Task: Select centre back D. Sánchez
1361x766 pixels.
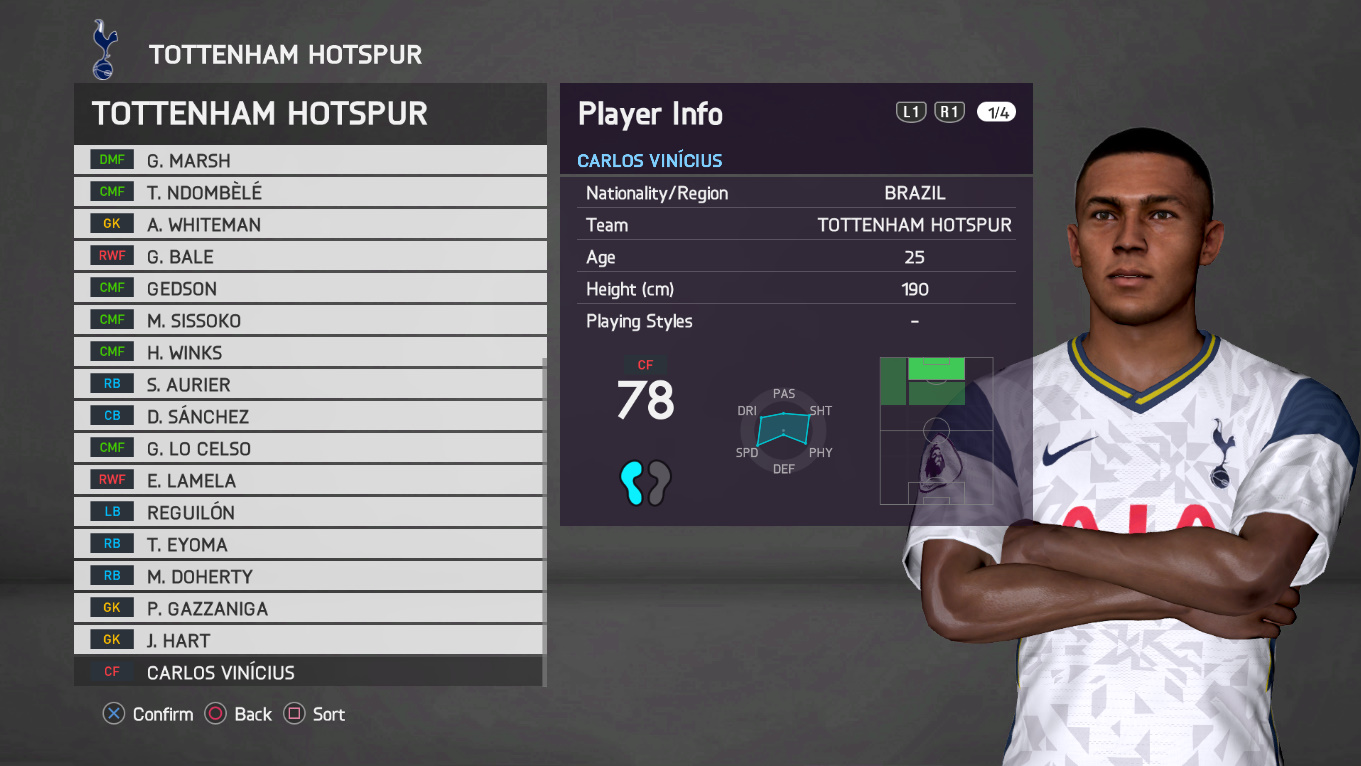Action: tap(310, 416)
